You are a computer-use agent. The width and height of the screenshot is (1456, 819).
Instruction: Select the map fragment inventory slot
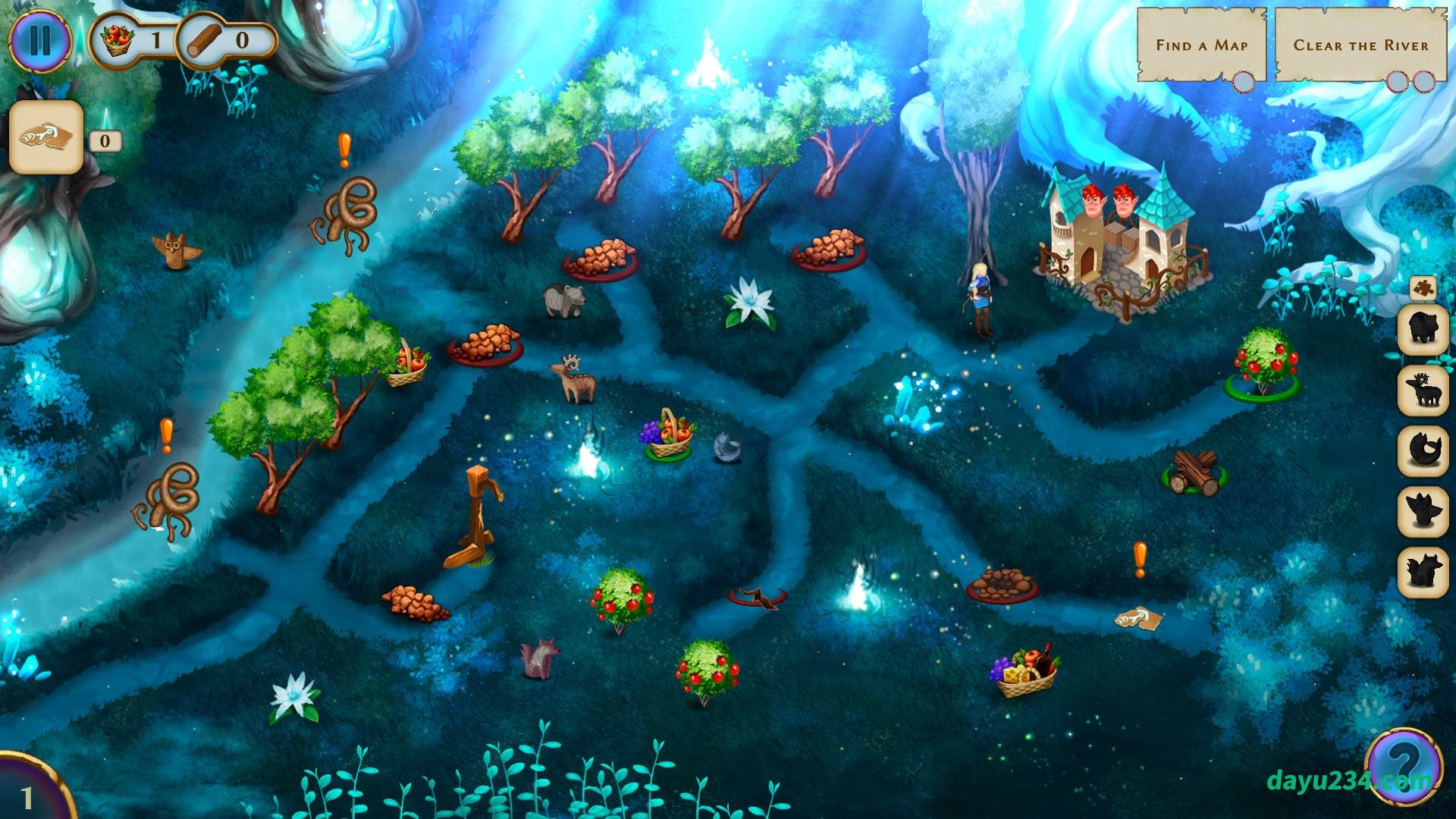pyautogui.click(x=46, y=137)
